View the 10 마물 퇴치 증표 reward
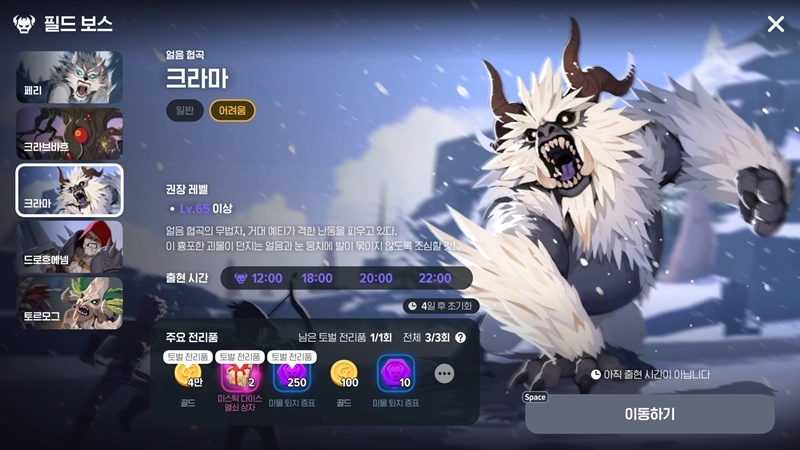The image size is (800, 450). 397,375
